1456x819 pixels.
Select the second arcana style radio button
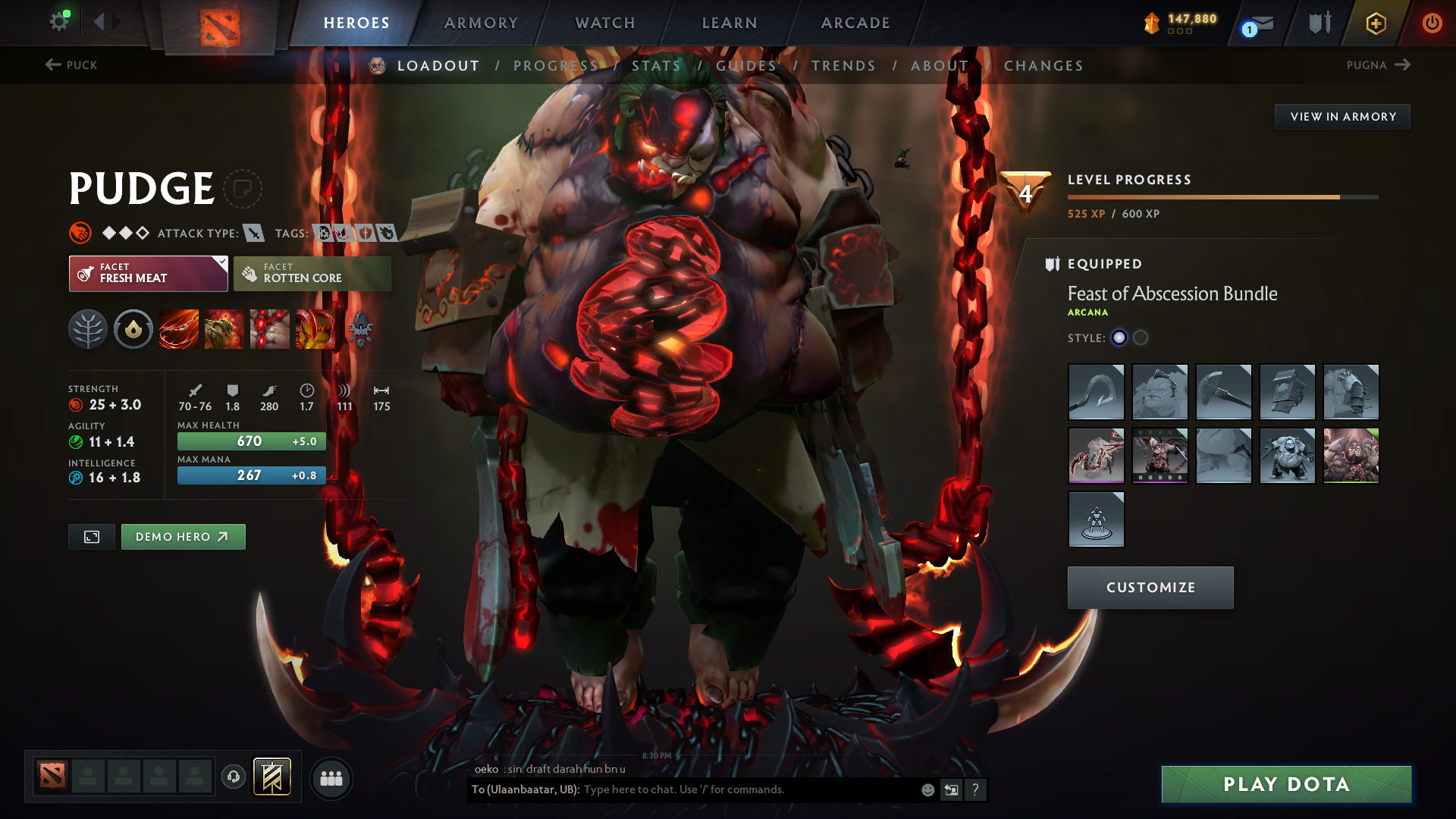point(1141,338)
